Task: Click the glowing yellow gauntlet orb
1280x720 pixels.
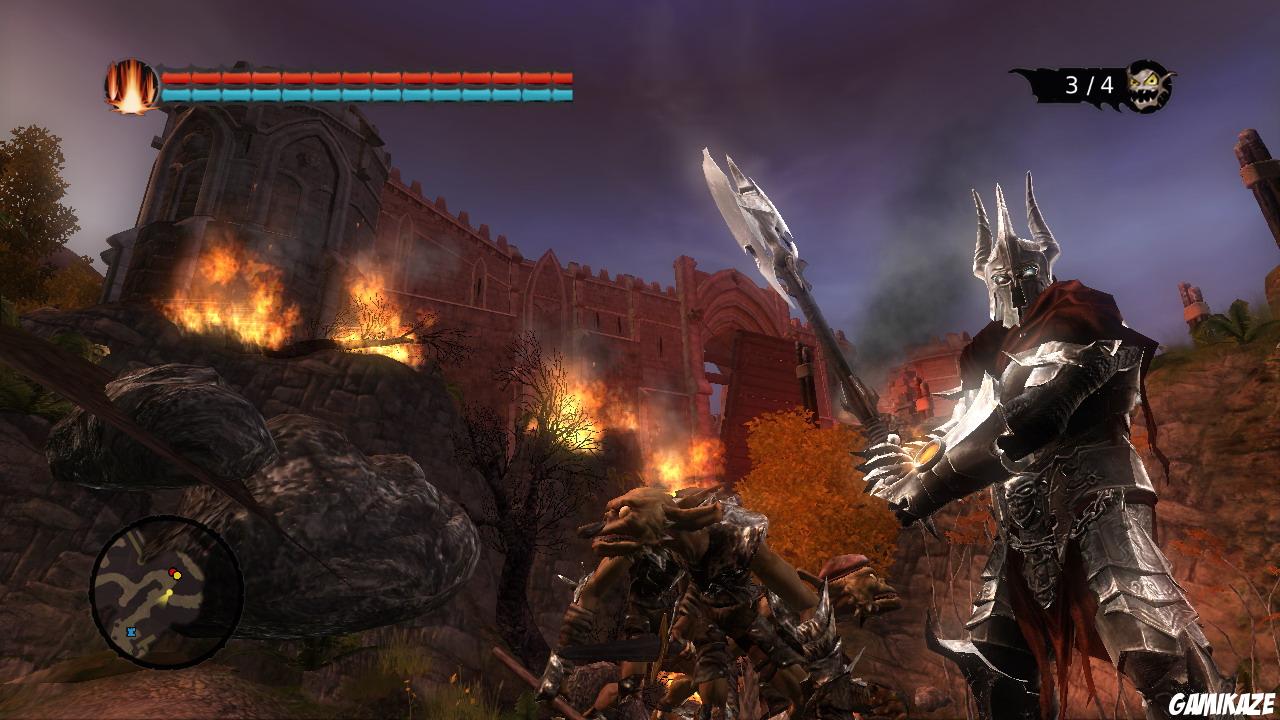Action: [x=925, y=455]
